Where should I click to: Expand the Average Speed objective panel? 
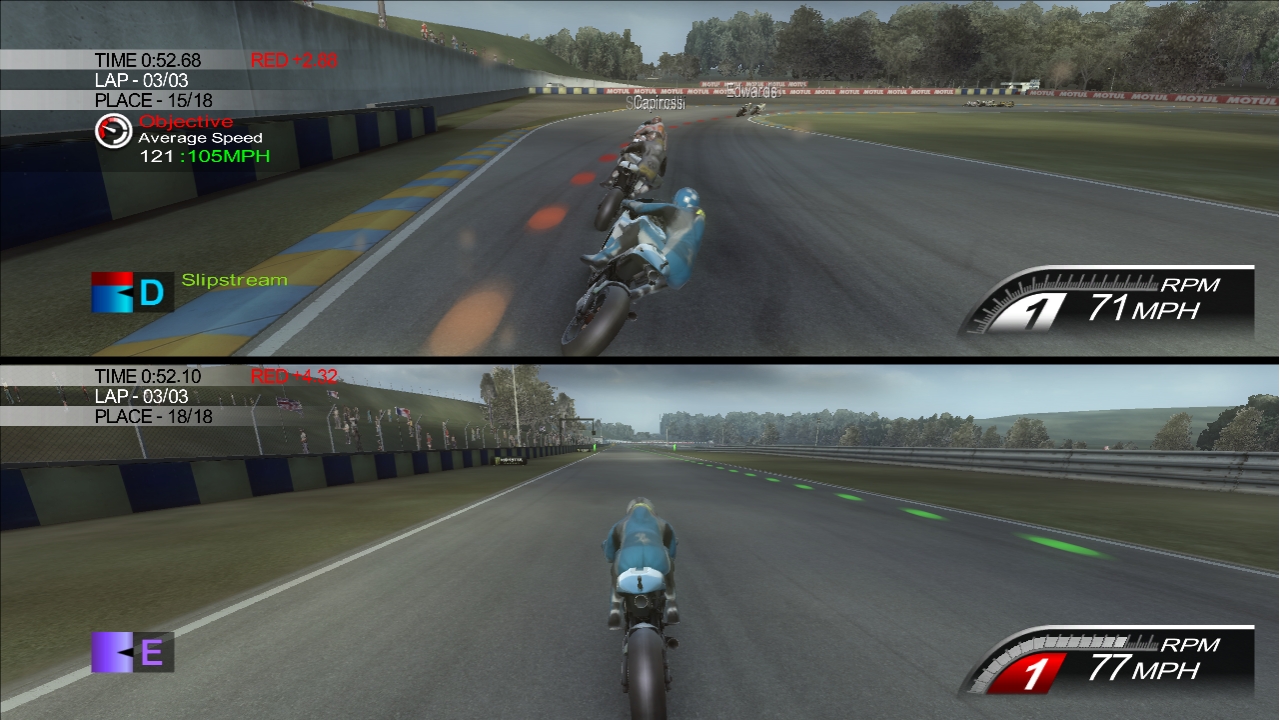tap(198, 139)
